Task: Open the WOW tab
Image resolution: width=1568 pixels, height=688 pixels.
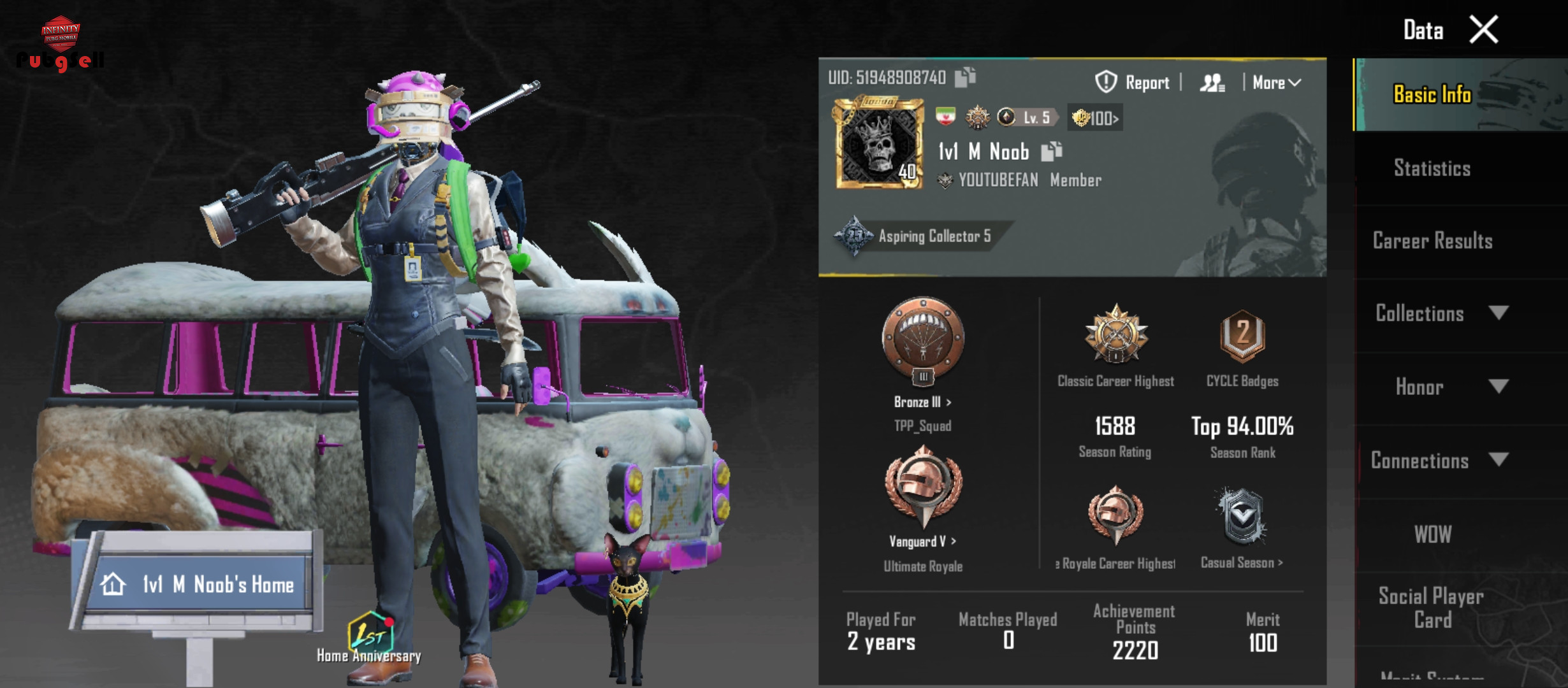Action: tap(1432, 534)
